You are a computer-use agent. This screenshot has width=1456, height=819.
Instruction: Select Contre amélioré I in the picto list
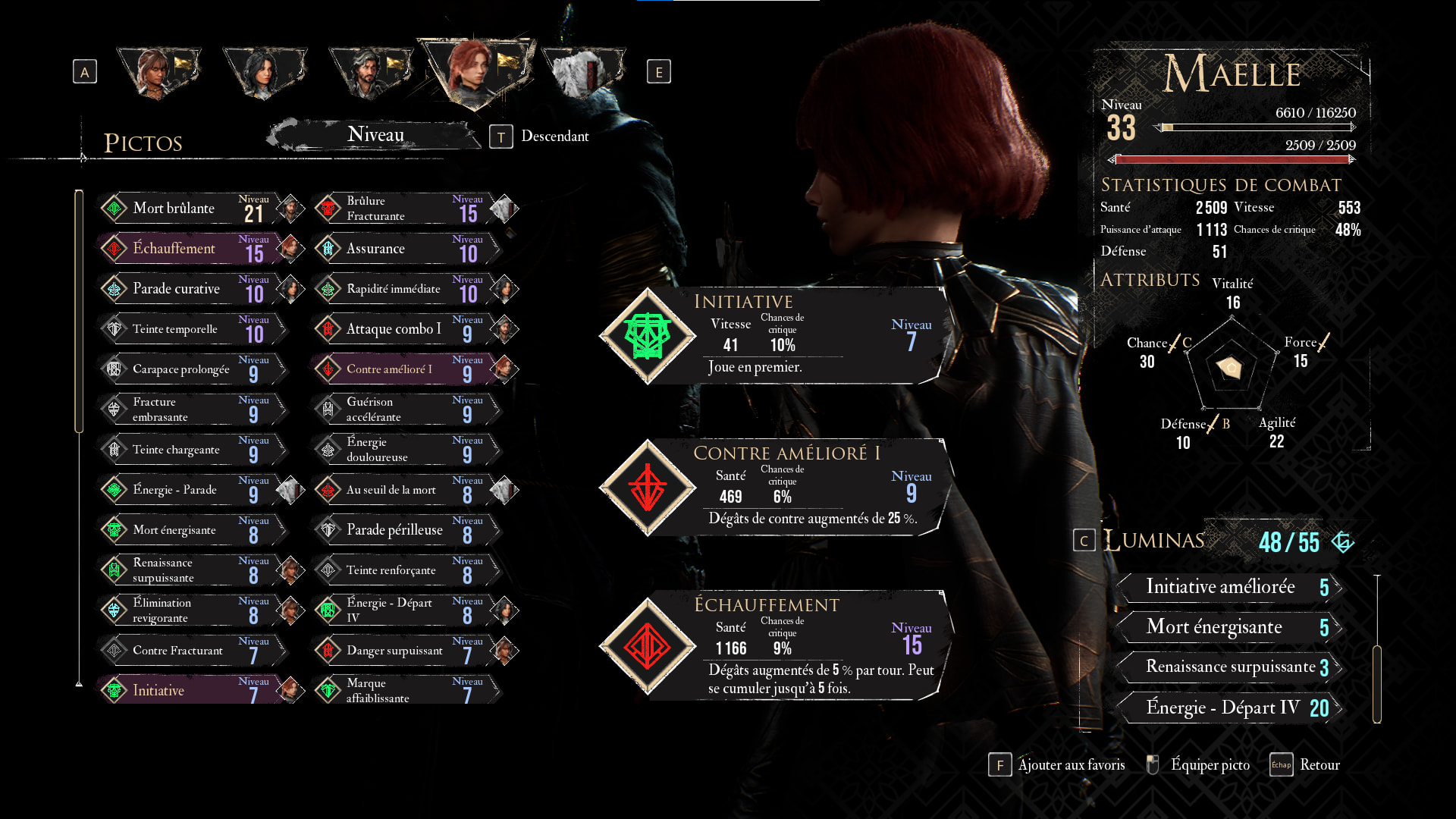pos(403,369)
